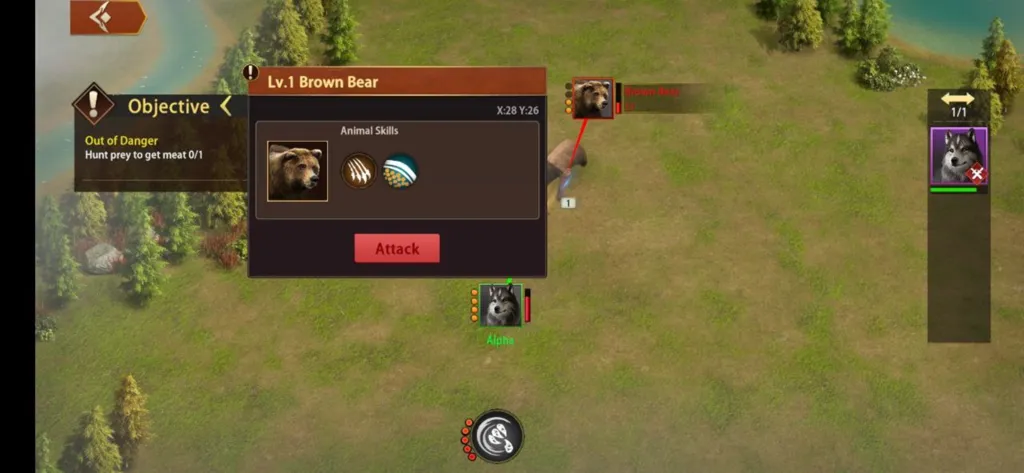Attack the Lv.1 Brown Bear

[x=397, y=249]
